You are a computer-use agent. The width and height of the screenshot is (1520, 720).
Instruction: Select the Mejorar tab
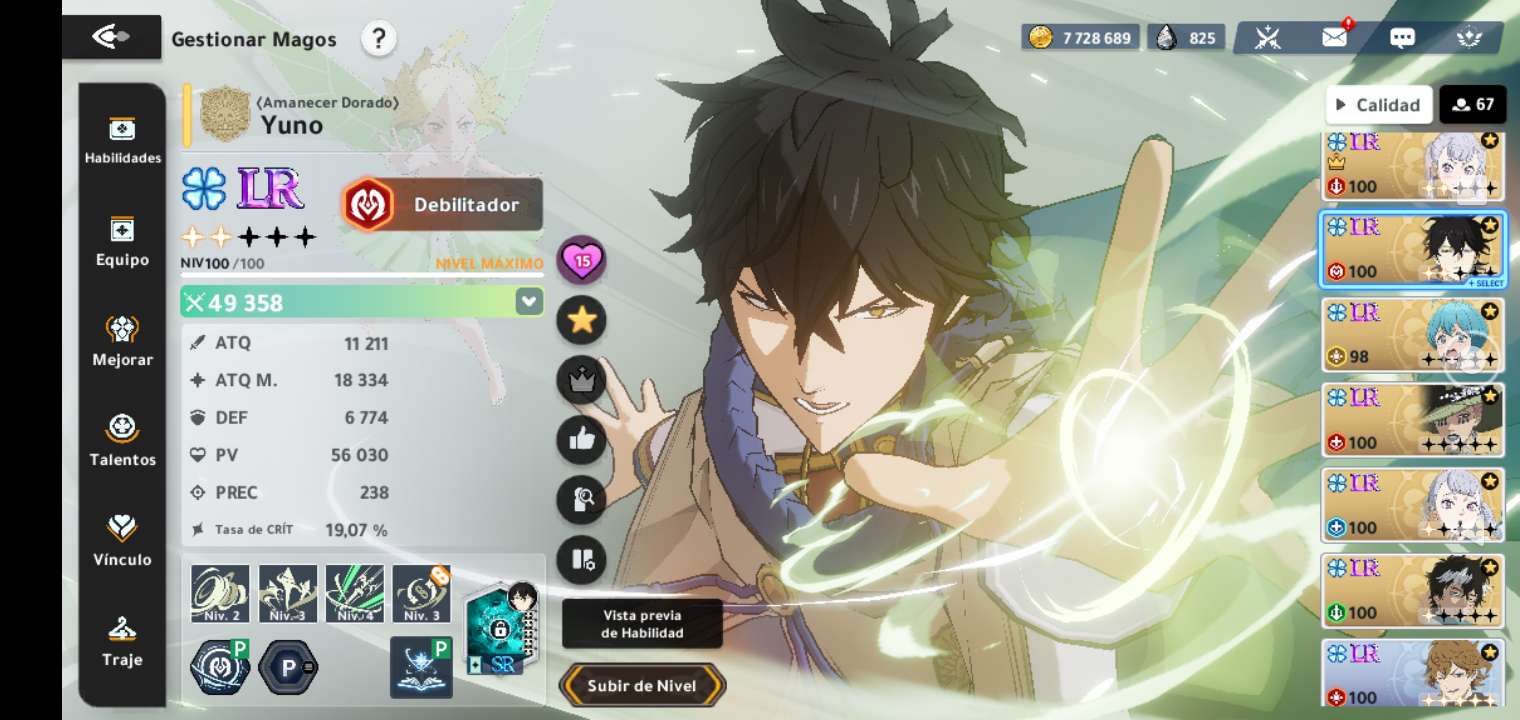[x=122, y=341]
